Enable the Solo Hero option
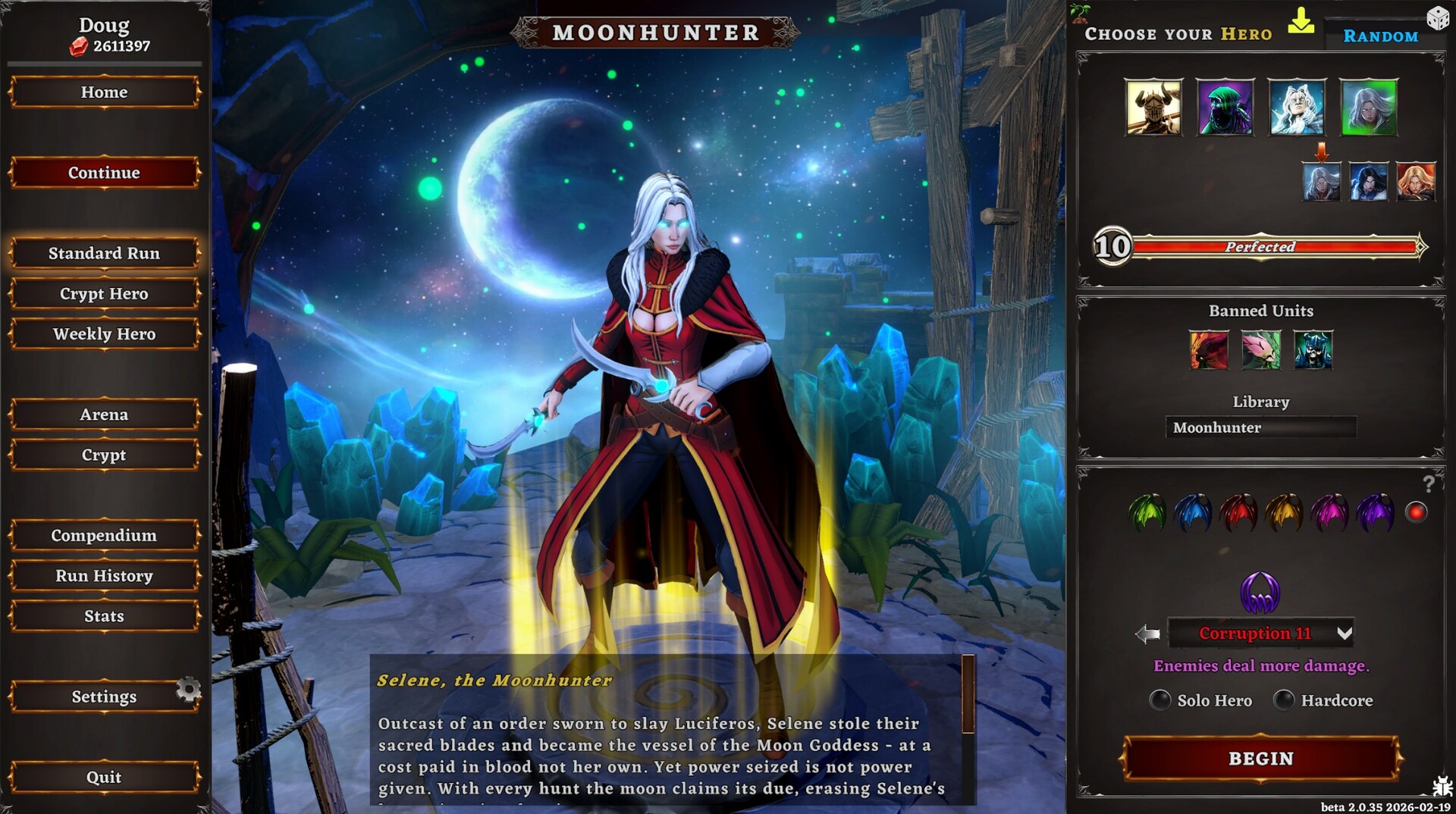Image resolution: width=1456 pixels, height=814 pixels. (x=1160, y=700)
